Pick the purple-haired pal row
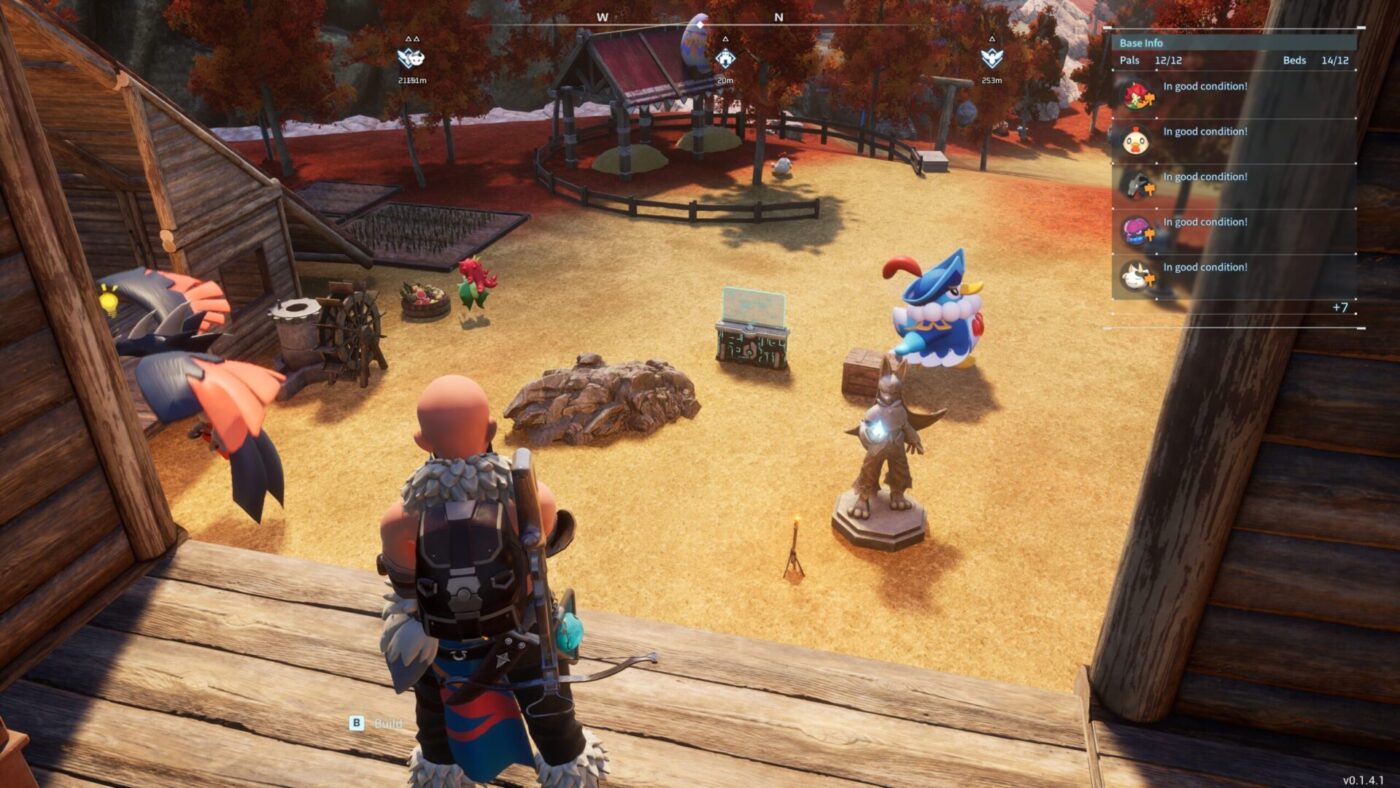1400x788 pixels. click(1234, 230)
